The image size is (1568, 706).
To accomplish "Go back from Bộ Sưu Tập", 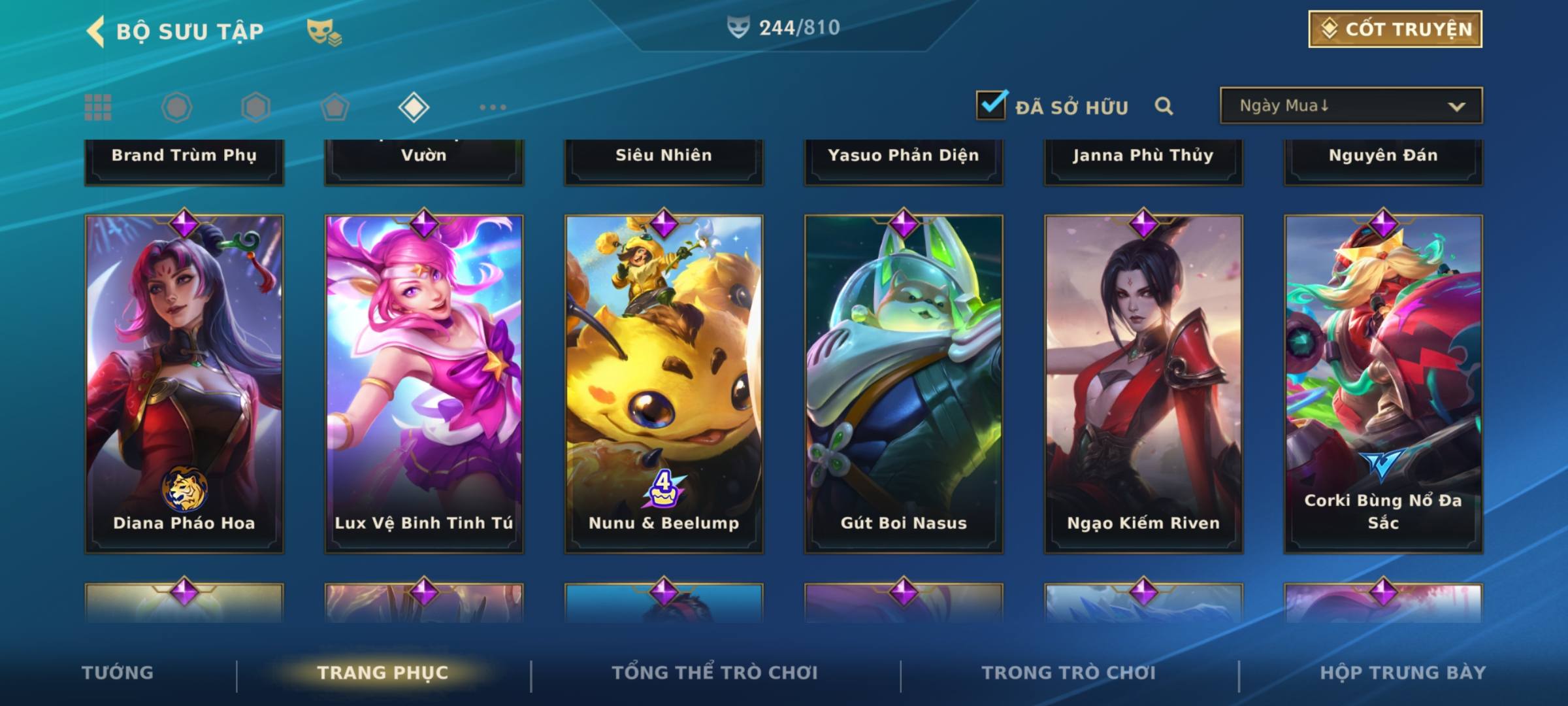I will (96, 31).
